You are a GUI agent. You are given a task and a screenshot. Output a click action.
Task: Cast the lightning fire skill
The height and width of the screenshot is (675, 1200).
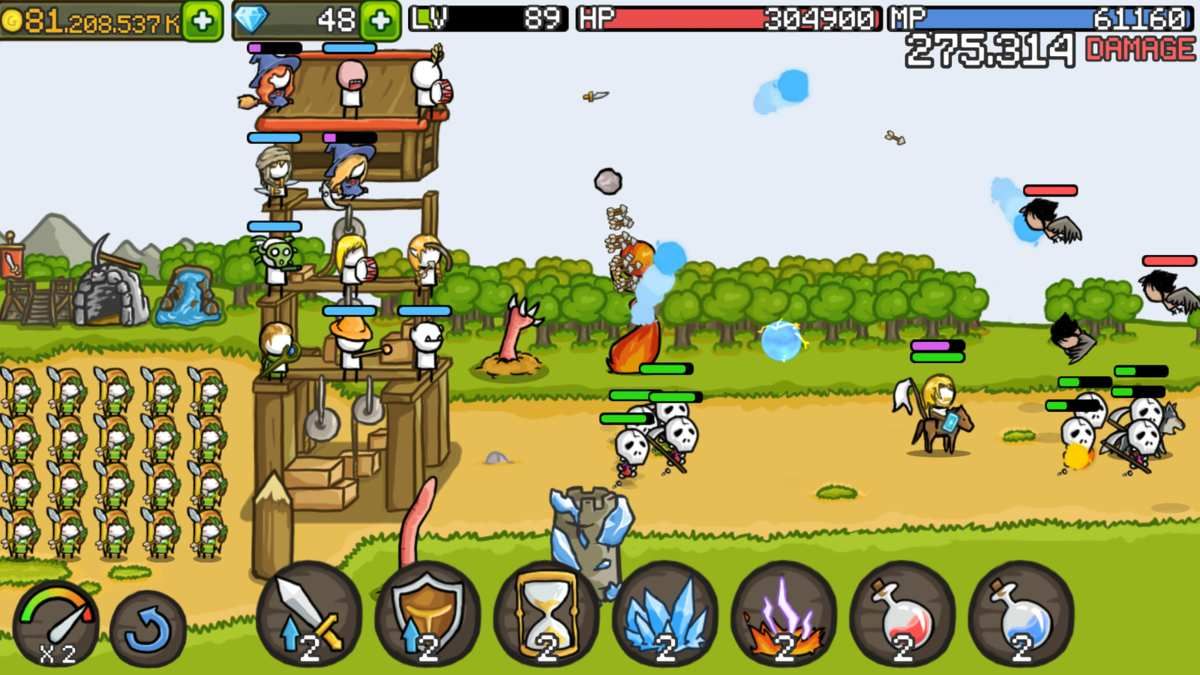click(x=784, y=614)
